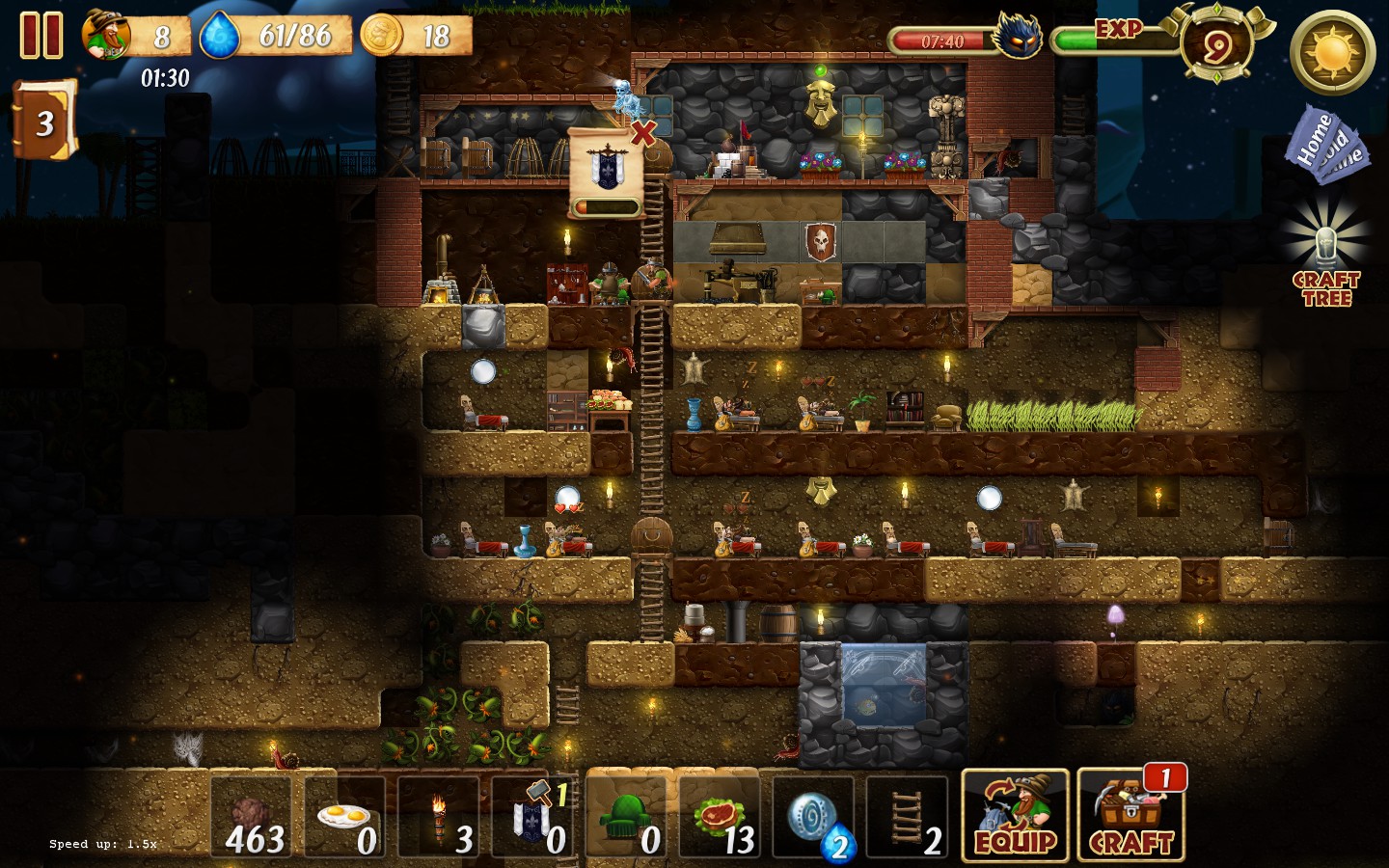Select the fried eggs hotbar slot

pyautogui.click(x=345, y=818)
